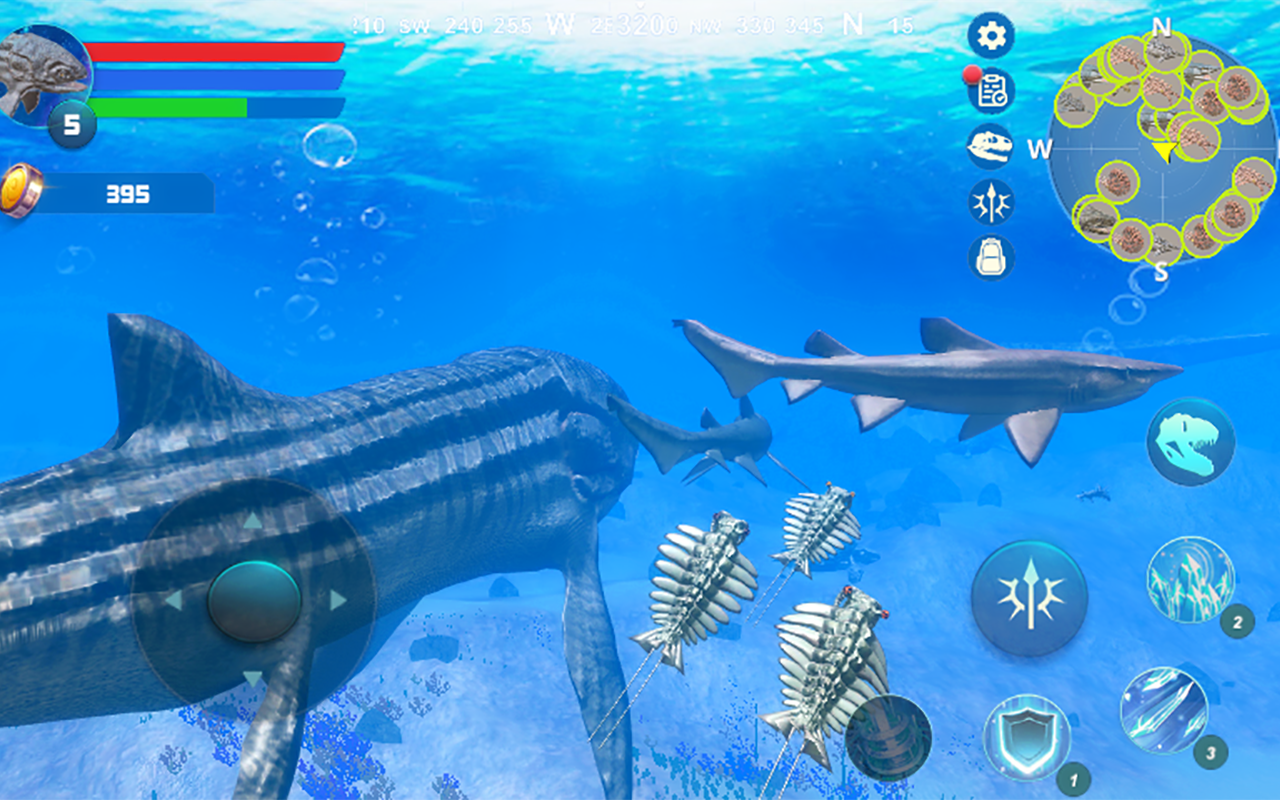Viewport: 1280px width, 800px height.
Task: Open the dinosaur skull collection menu
Action: click(x=990, y=147)
